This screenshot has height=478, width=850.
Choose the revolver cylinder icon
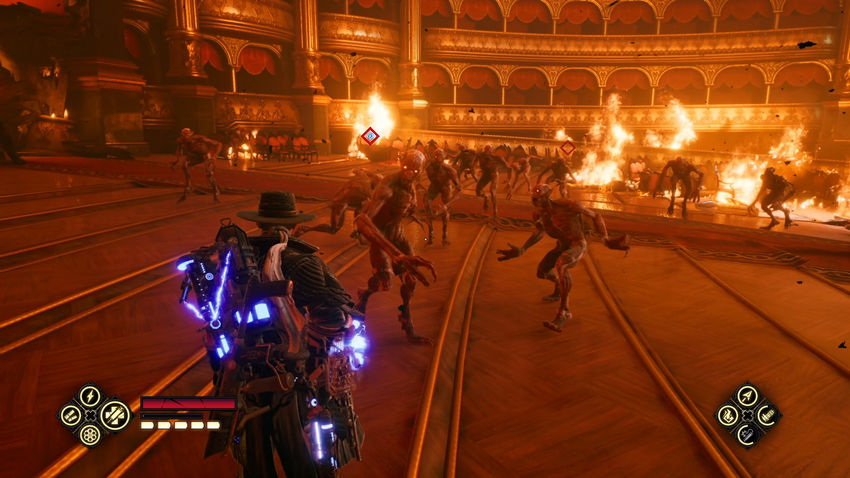pos(90,435)
